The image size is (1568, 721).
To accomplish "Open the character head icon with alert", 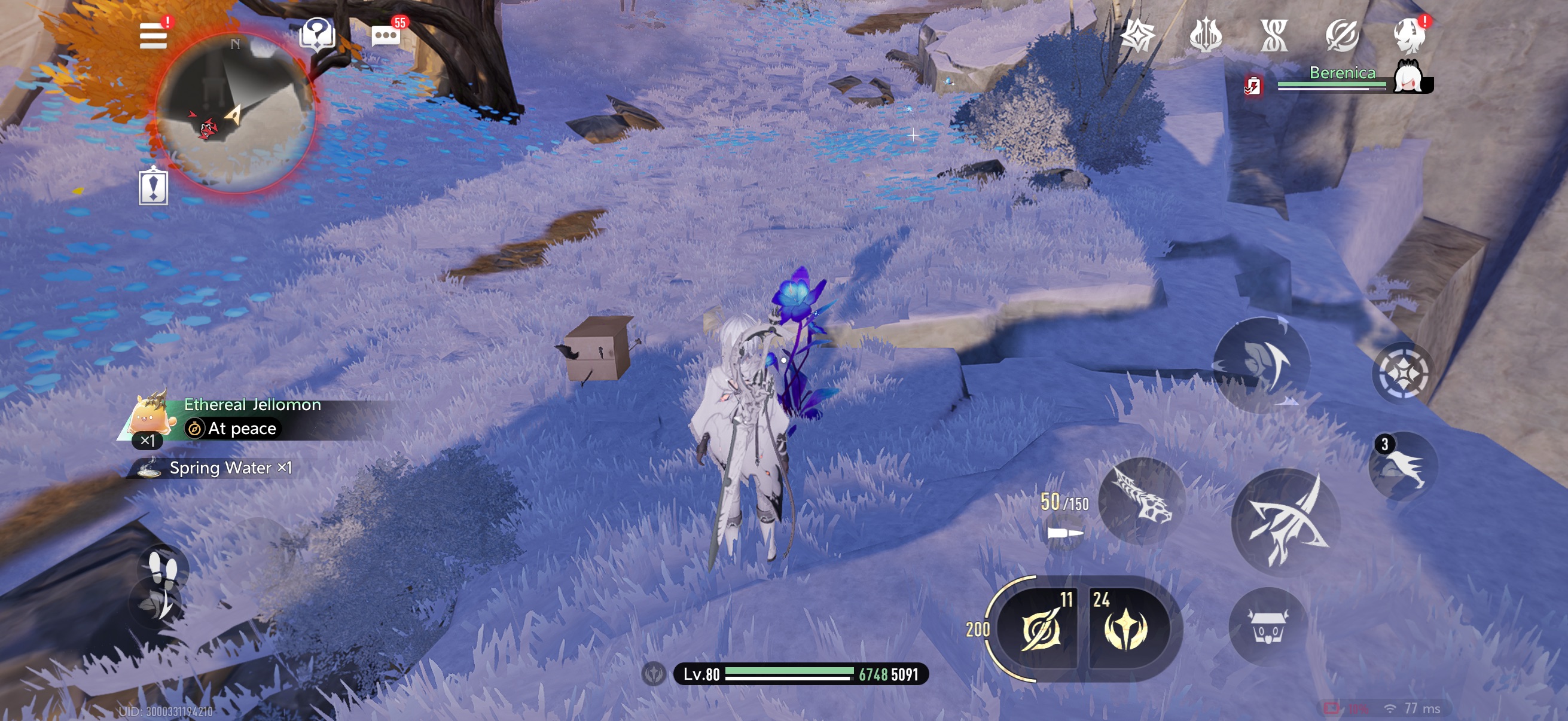I will 1409,35.
